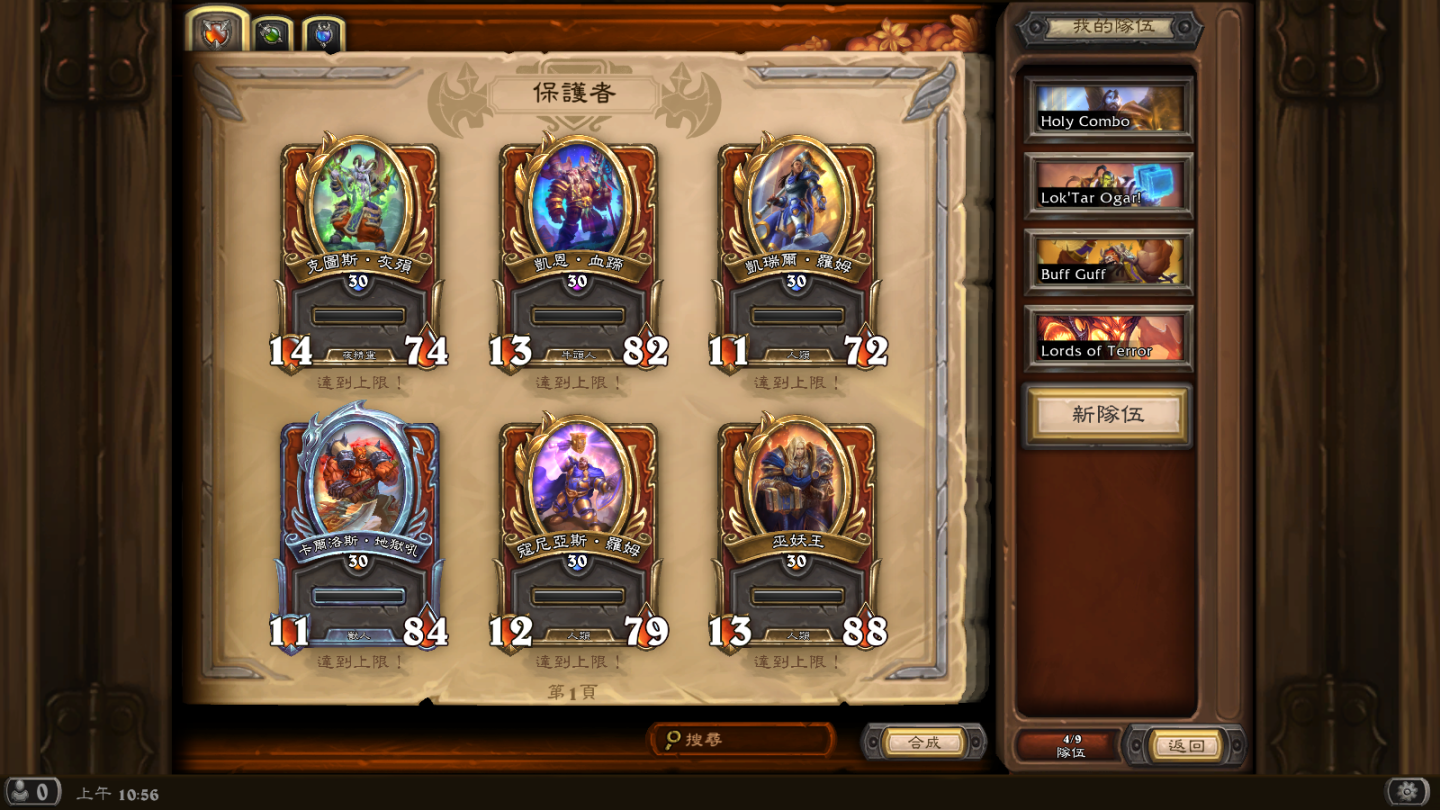
Task: Open the 合成 crafting mode
Action: coord(923,743)
